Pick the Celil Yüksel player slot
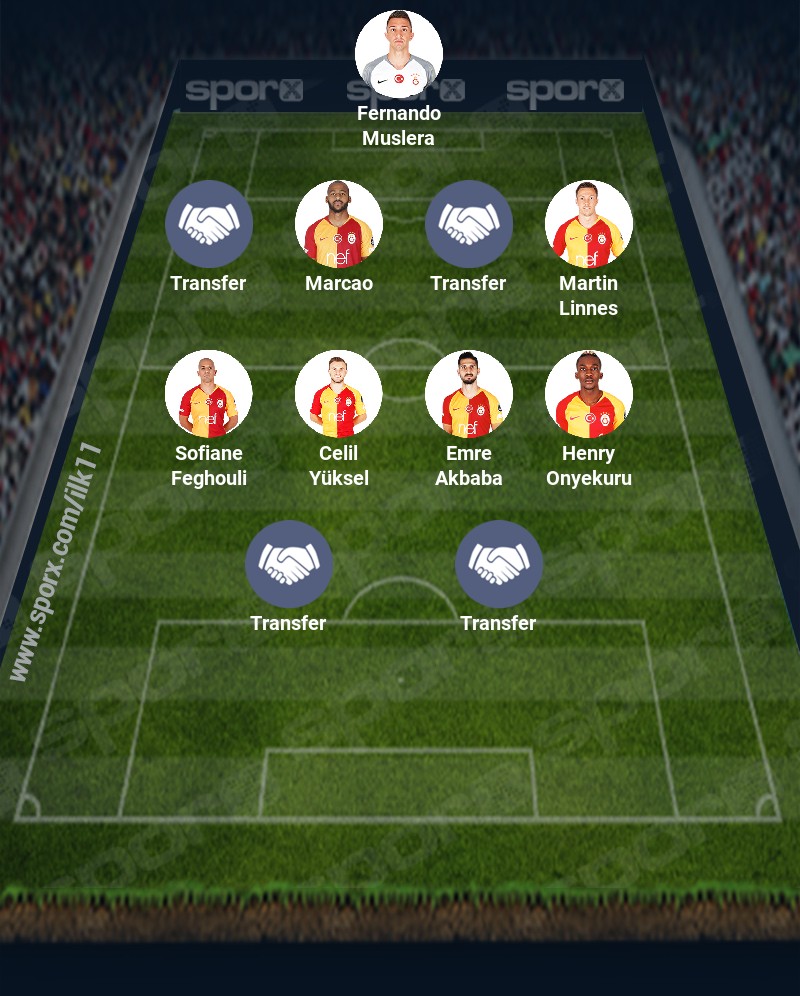Screen dimensions: 800x996 [339, 394]
